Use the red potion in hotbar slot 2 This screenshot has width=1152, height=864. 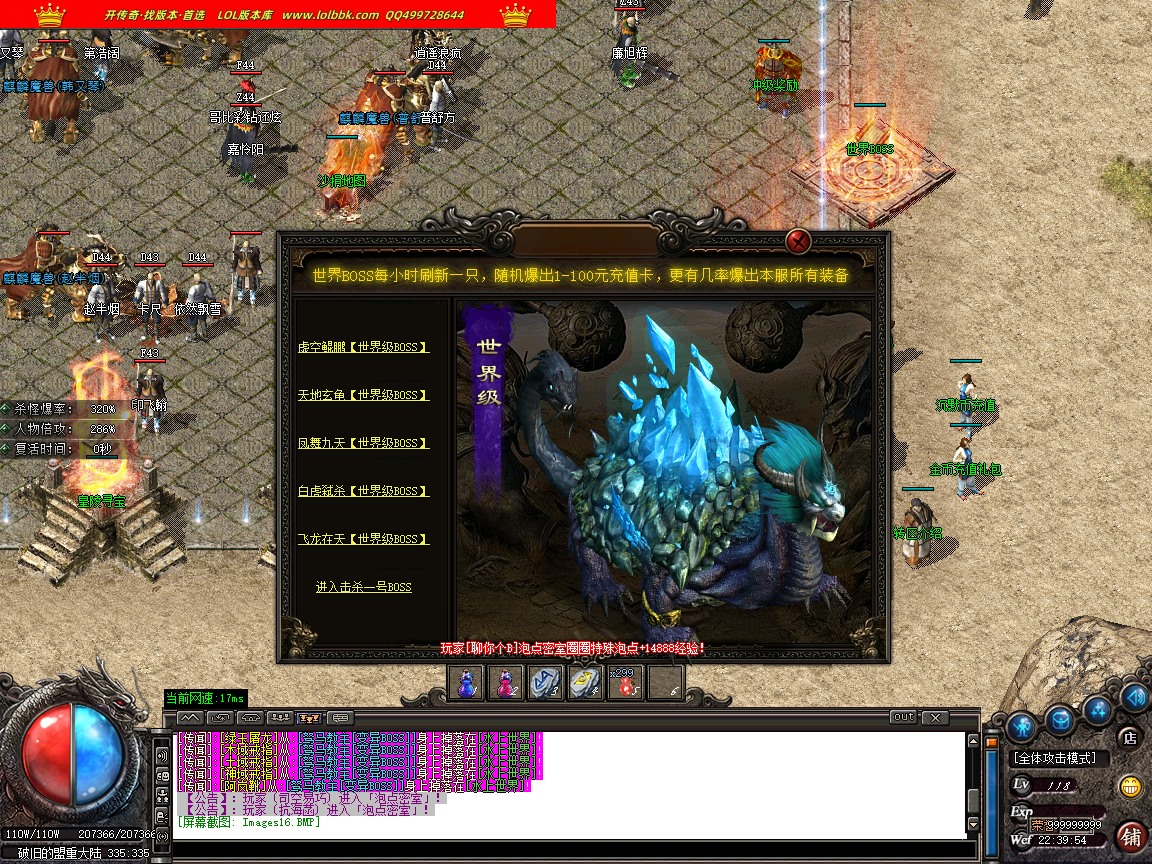click(505, 682)
